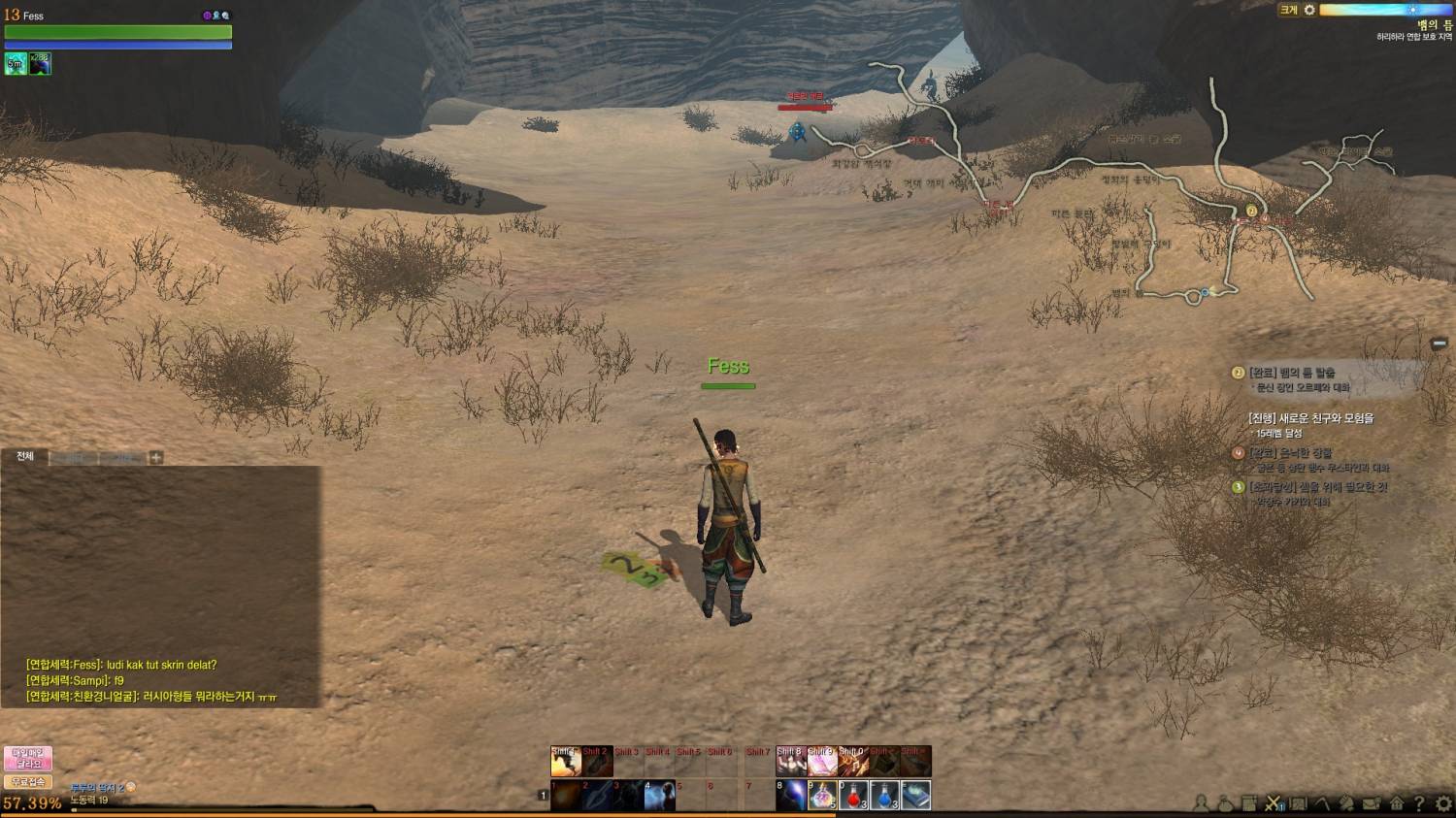
Task: Activate the glowing book item in the hotbar
Action: [915, 796]
